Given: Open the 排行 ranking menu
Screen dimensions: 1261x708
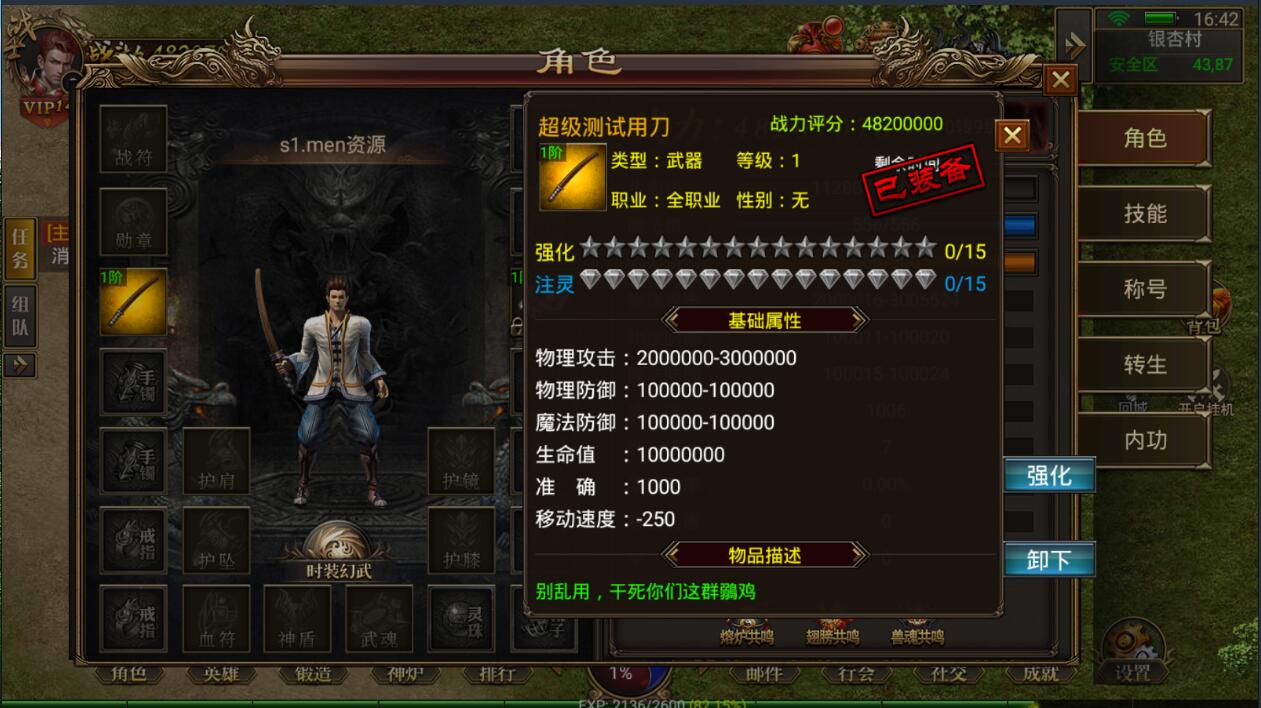Looking at the screenshot, I should pyautogui.click(x=497, y=675).
